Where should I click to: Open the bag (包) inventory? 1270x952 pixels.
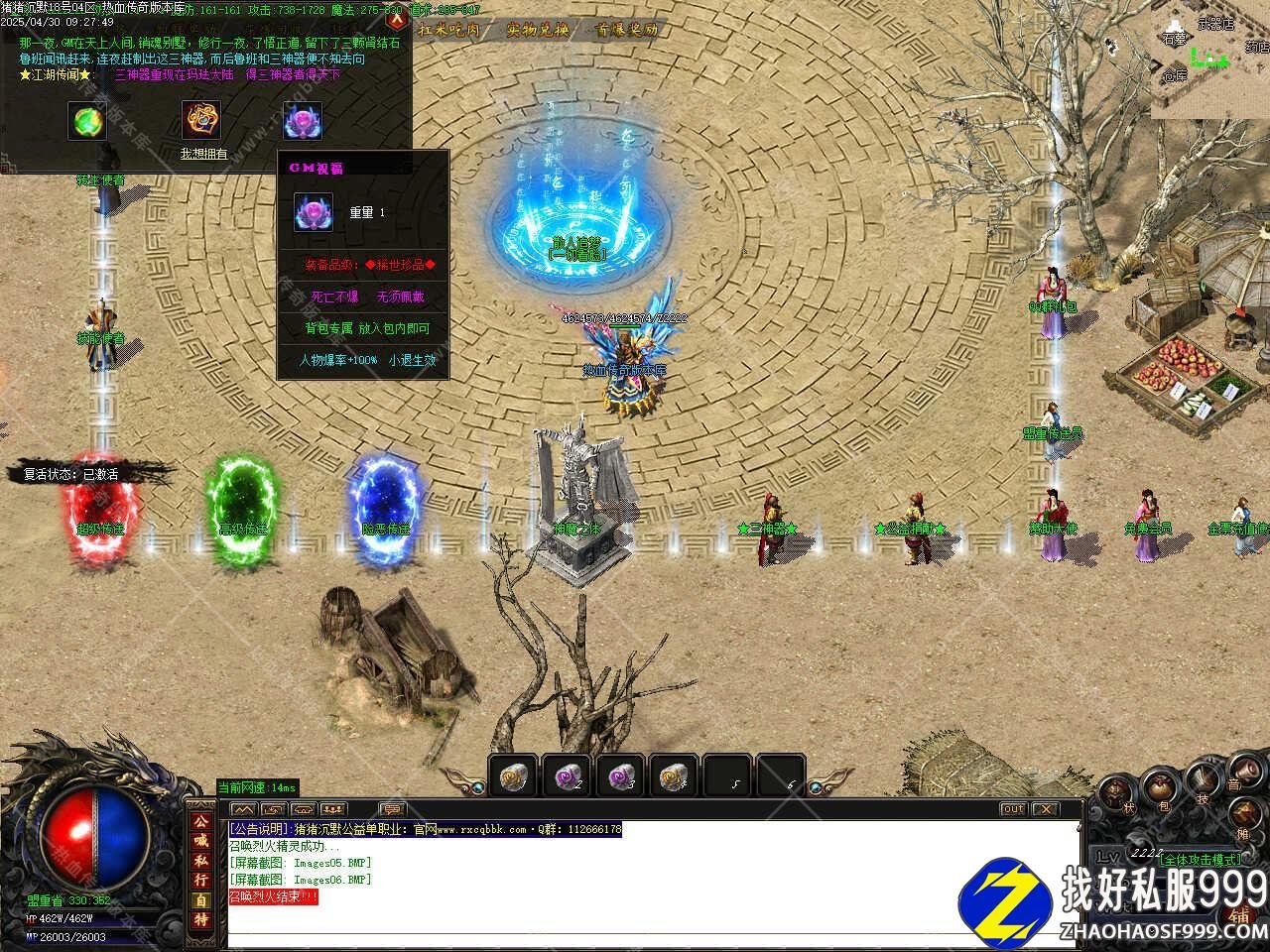(1159, 790)
